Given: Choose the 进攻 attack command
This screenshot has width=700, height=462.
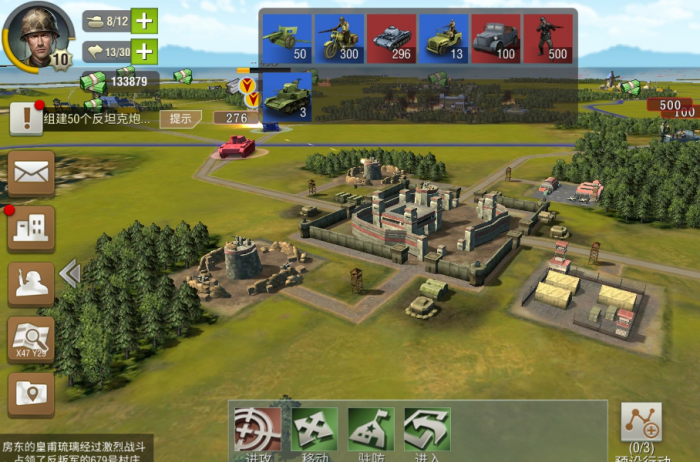Looking at the screenshot, I should pyautogui.click(x=258, y=432).
